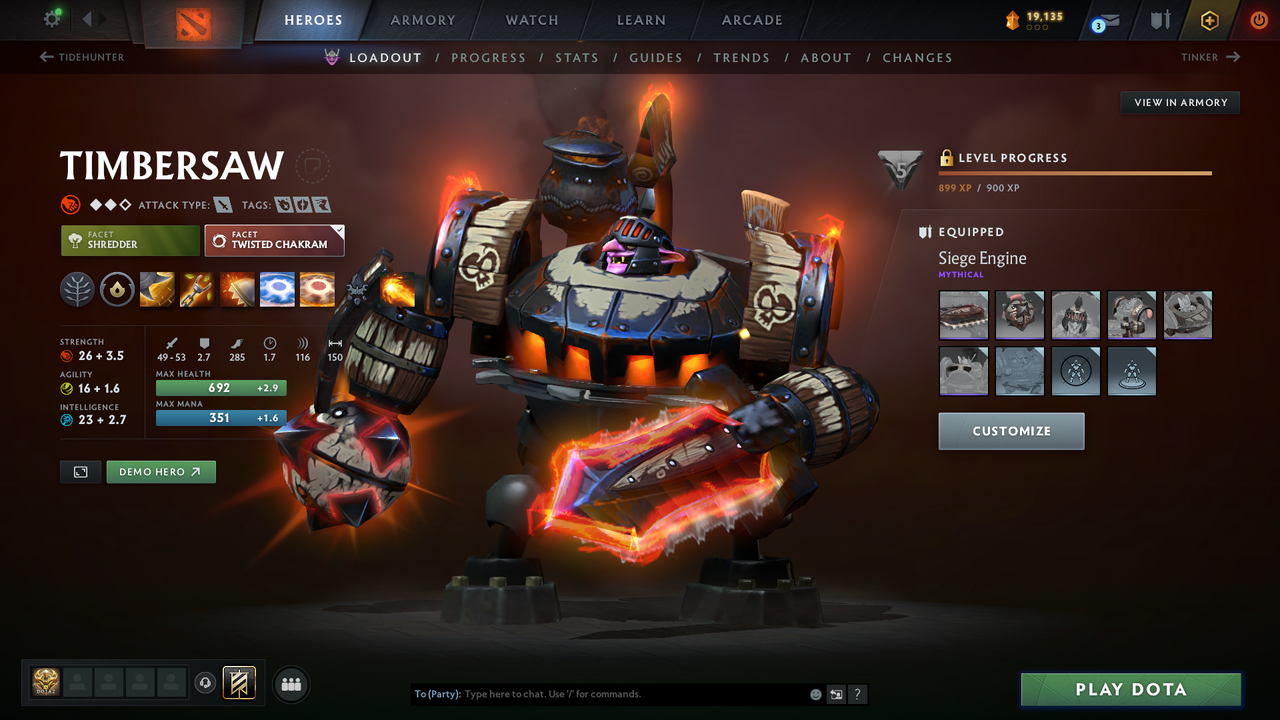This screenshot has width=1280, height=720.
Task: Open the sword-and-shield icon in the top bar
Action: (x=1158, y=19)
